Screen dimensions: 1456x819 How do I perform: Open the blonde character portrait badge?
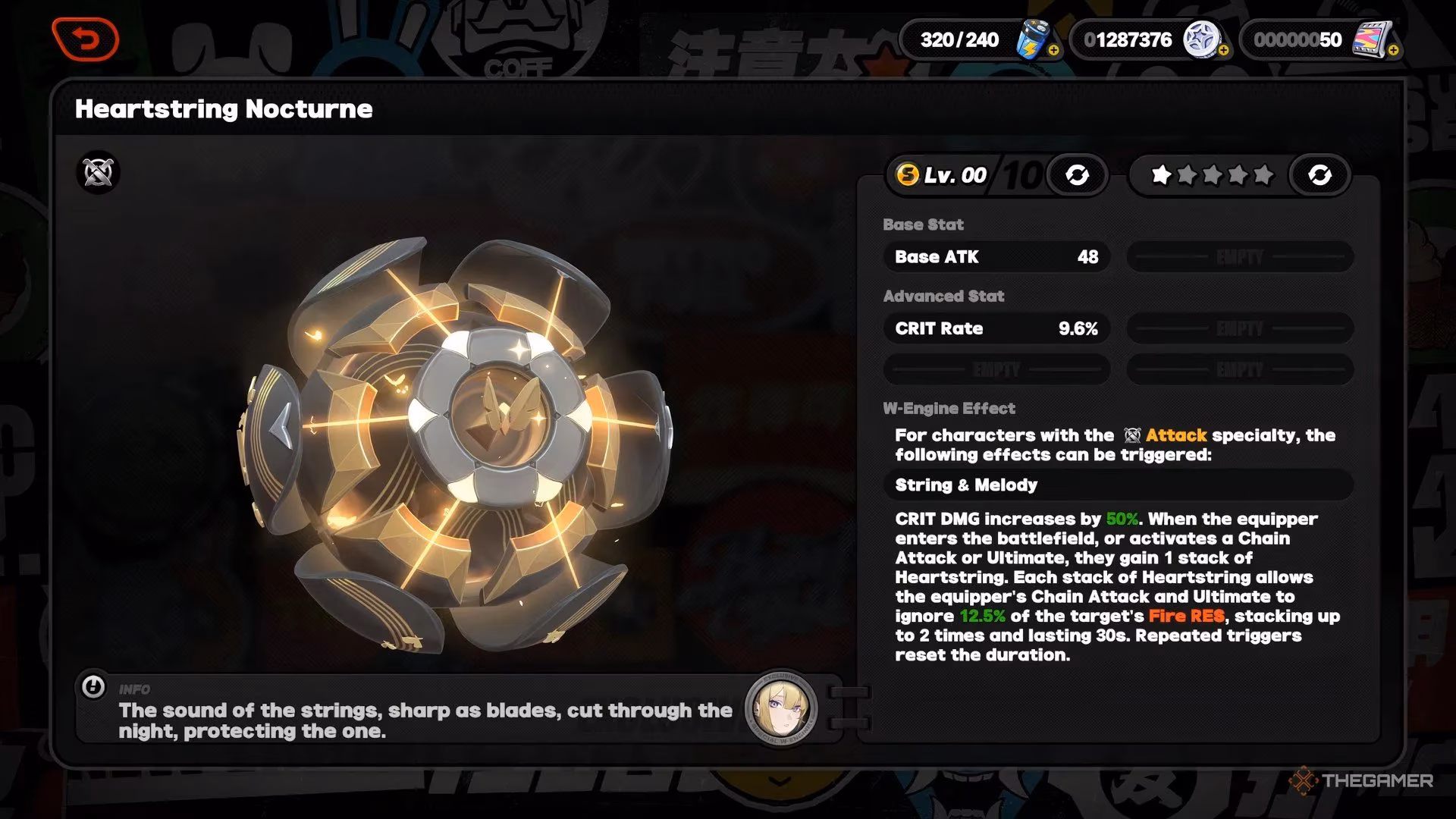point(781,708)
